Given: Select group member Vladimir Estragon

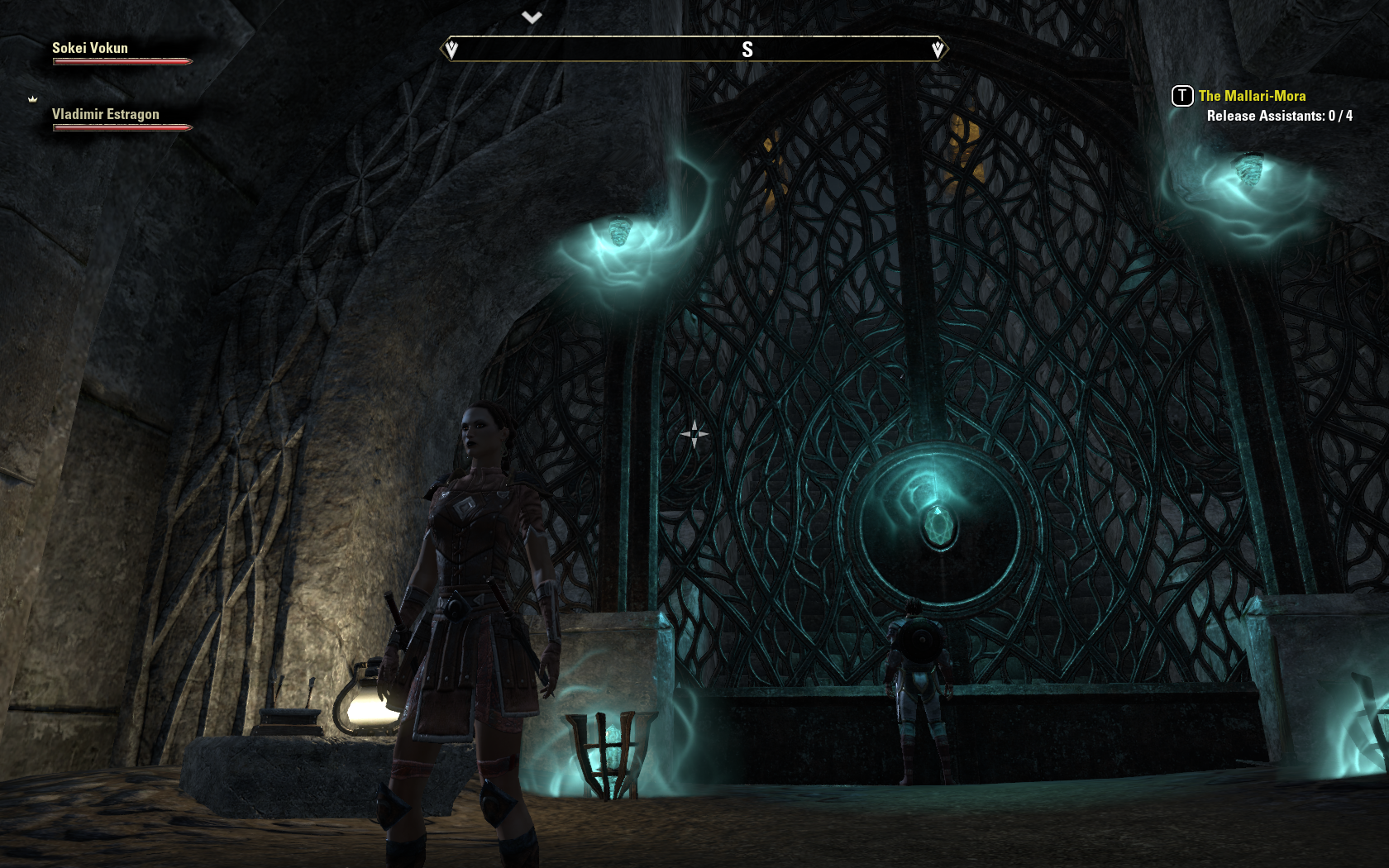Looking at the screenshot, I should coord(106,114).
